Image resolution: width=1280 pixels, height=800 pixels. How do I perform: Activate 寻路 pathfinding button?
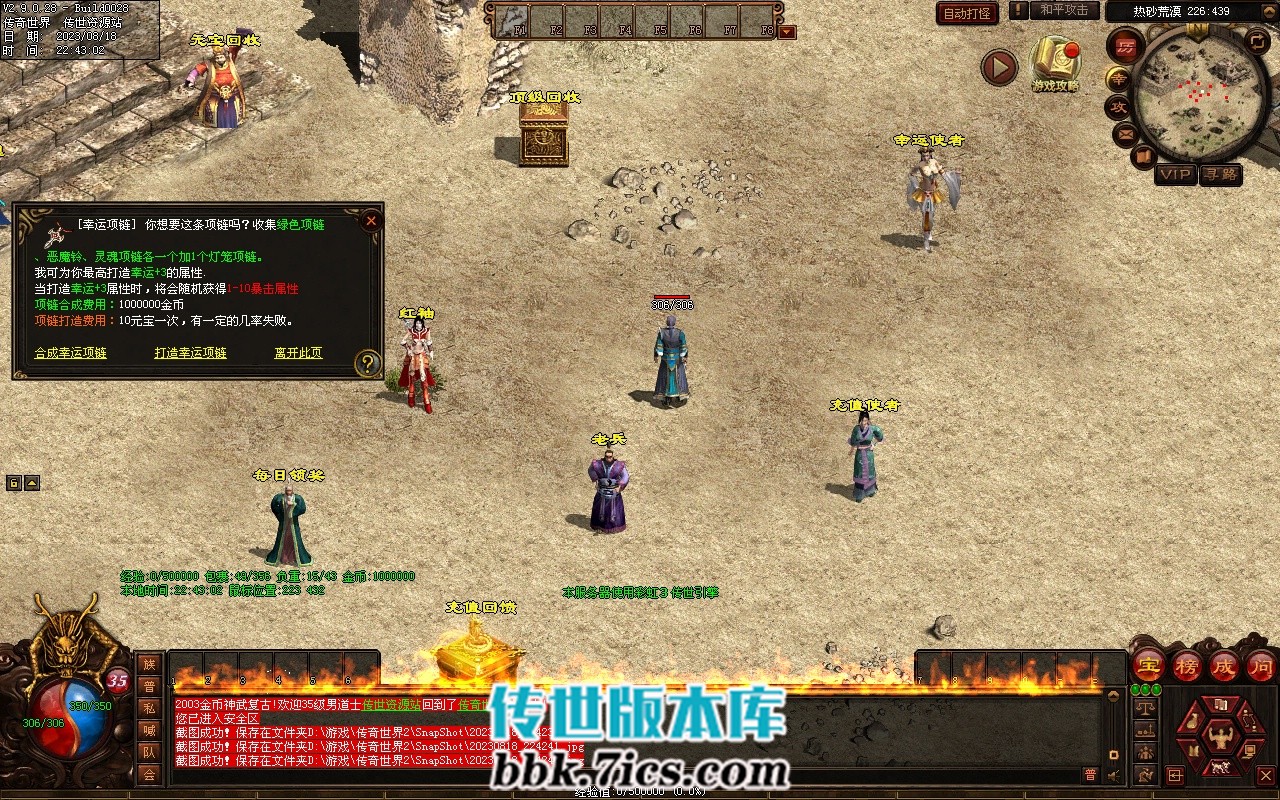point(1220,174)
